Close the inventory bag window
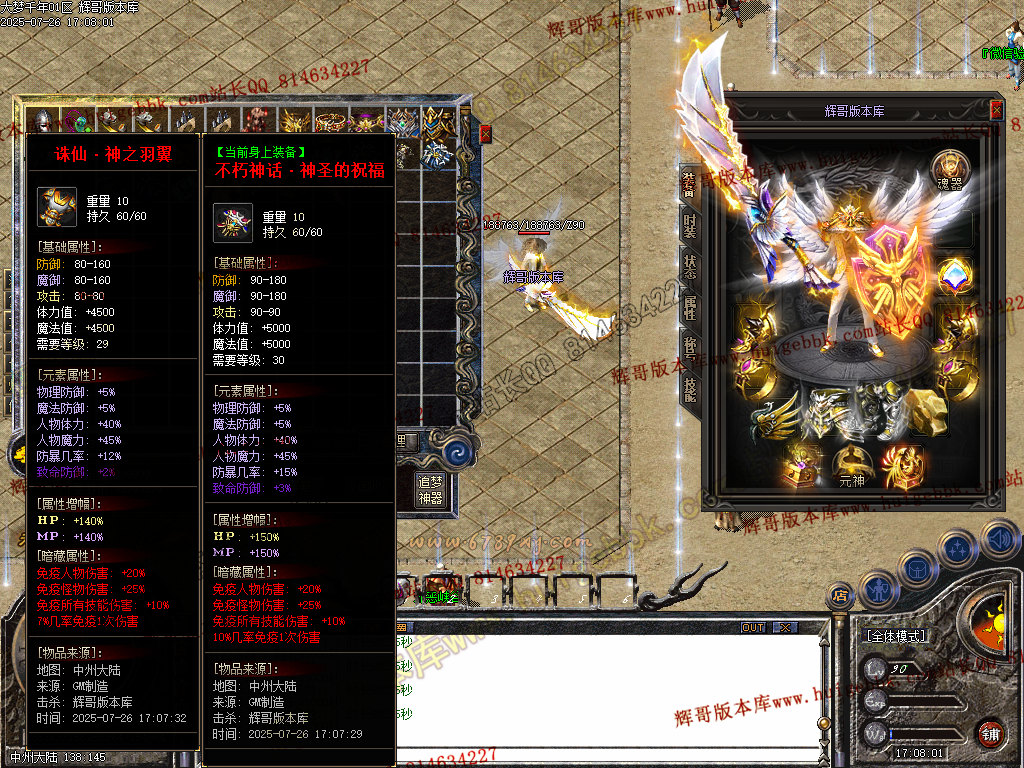This screenshot has width=1024, height=768. point(486,133)
